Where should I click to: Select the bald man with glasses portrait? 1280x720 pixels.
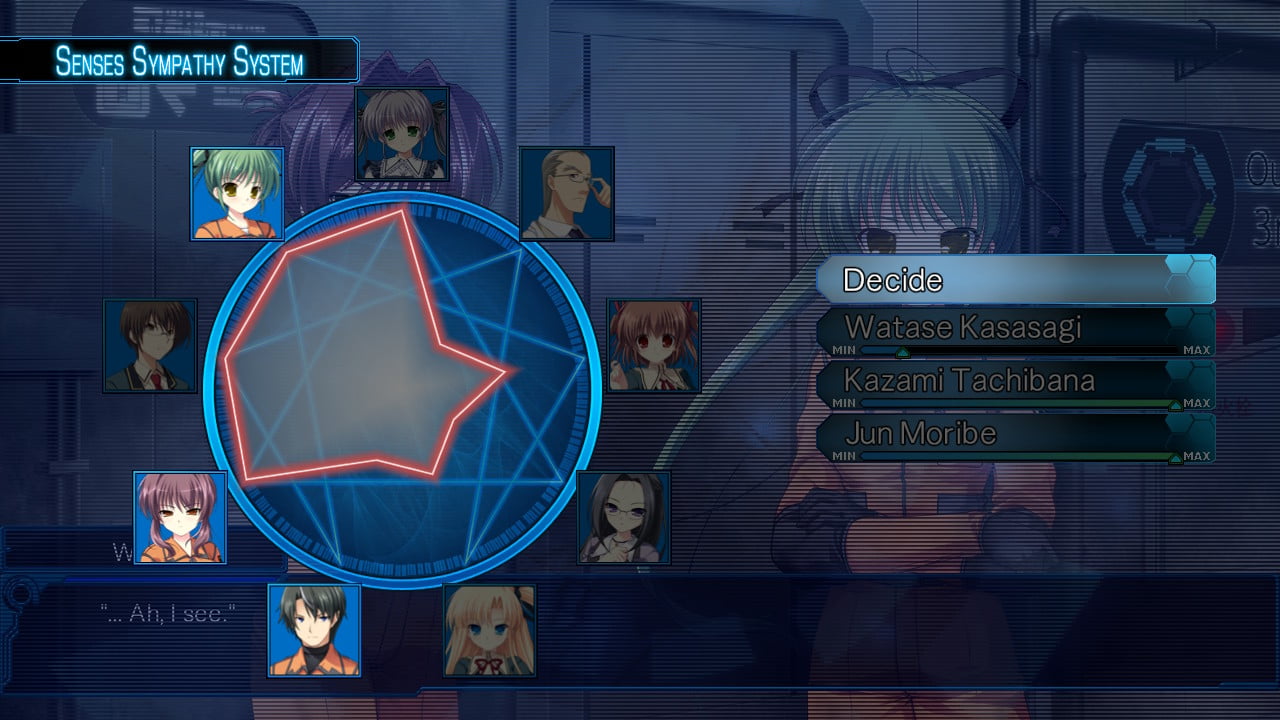567,194
